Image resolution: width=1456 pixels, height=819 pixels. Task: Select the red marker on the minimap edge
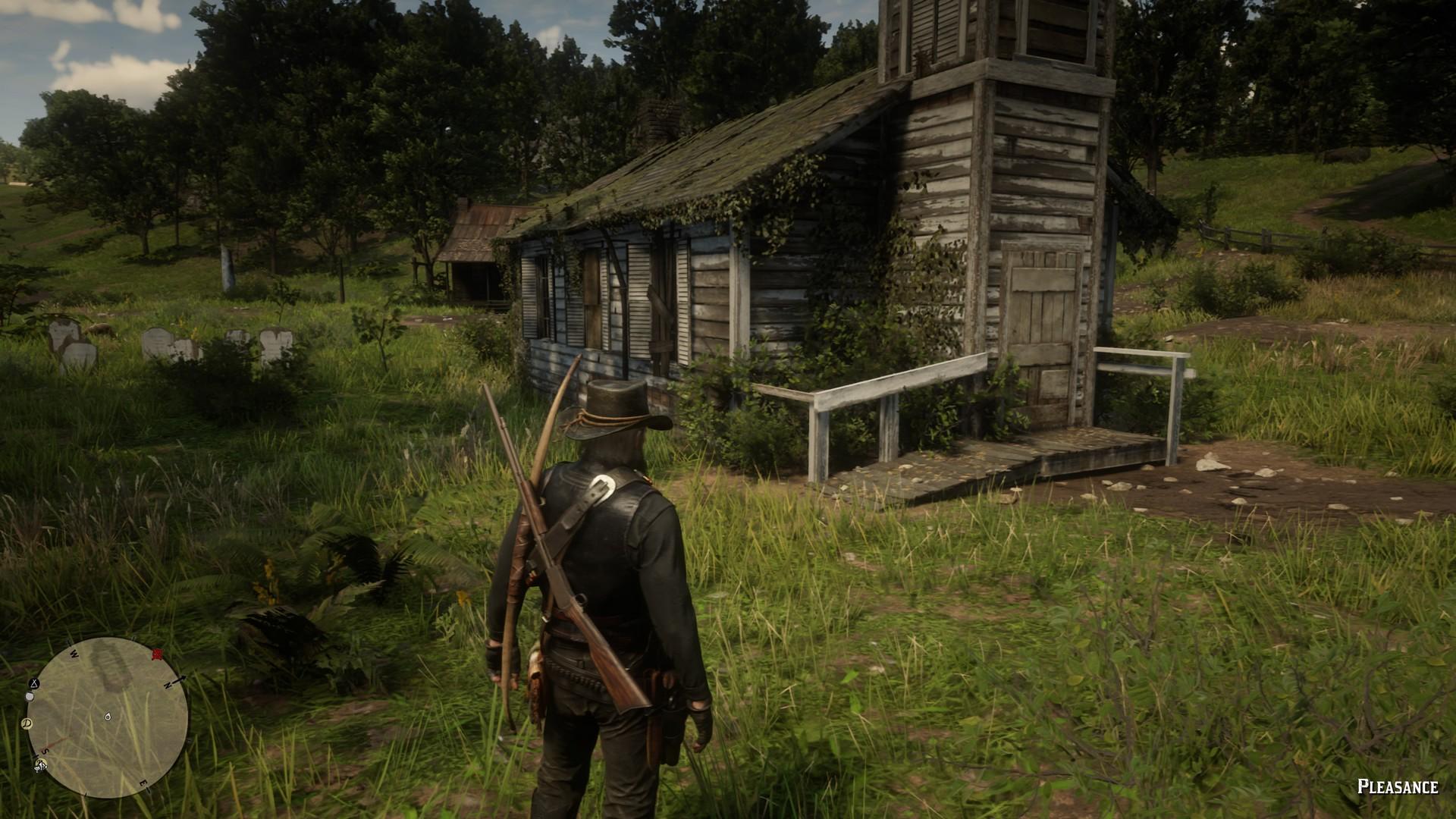(x=157, y=655)
